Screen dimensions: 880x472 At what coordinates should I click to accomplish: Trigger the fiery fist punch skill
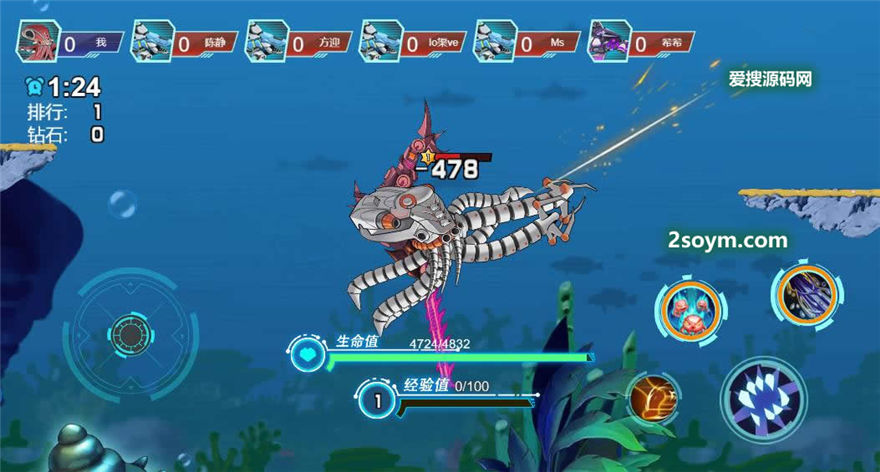click(x=653, y=398)
